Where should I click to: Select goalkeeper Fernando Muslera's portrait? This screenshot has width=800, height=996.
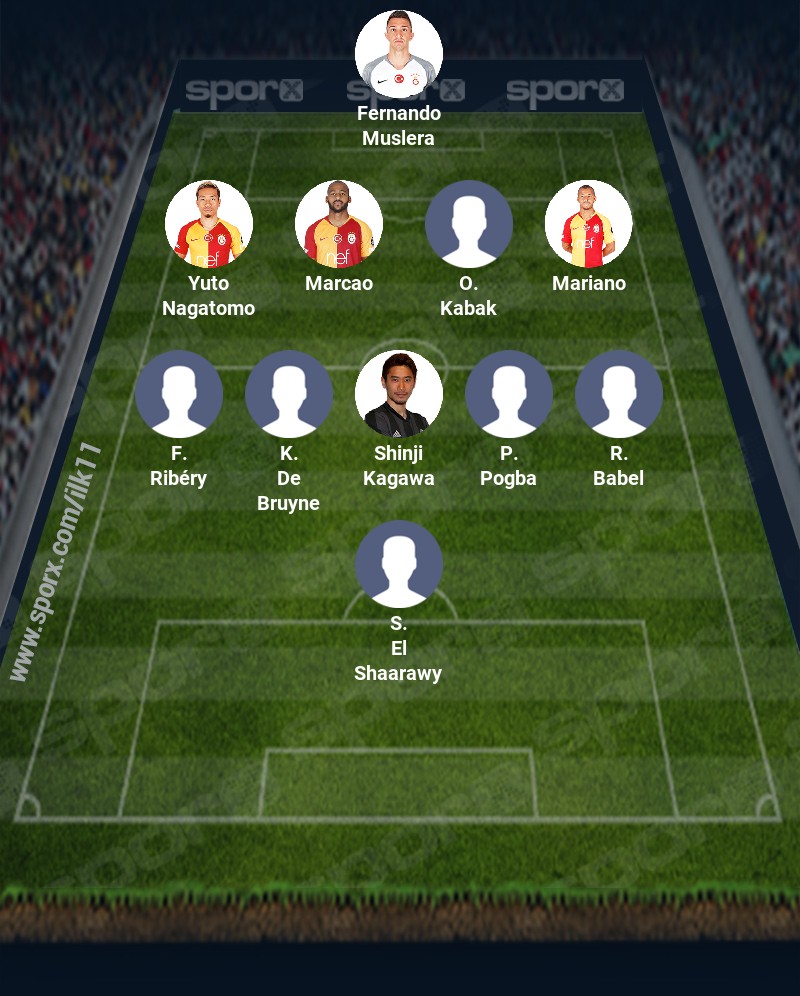tap(399, 54)
